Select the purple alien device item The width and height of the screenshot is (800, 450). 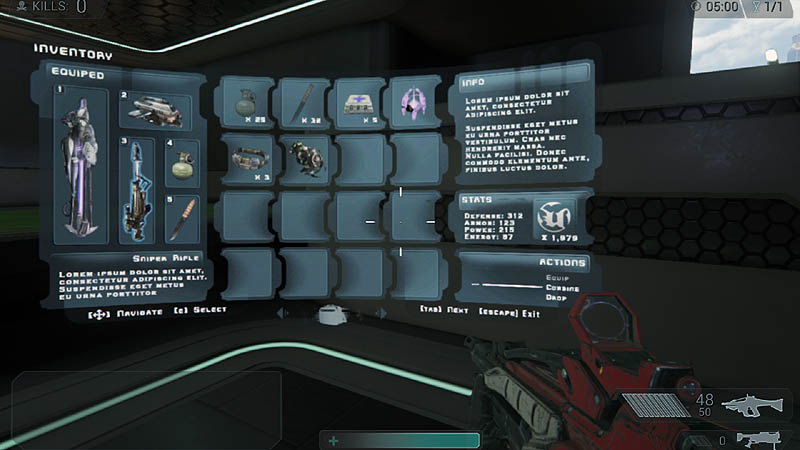[414, 102]
